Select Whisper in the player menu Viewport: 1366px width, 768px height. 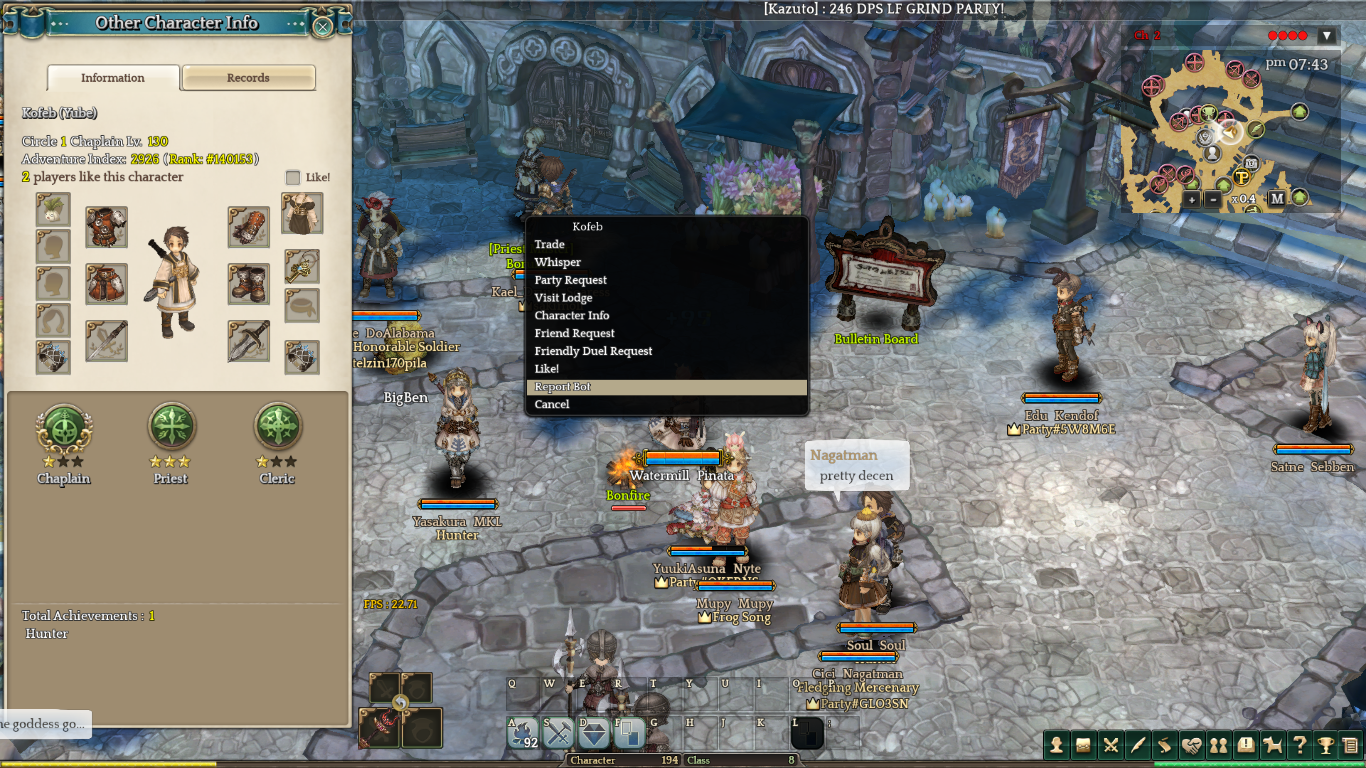click(558, 263)
